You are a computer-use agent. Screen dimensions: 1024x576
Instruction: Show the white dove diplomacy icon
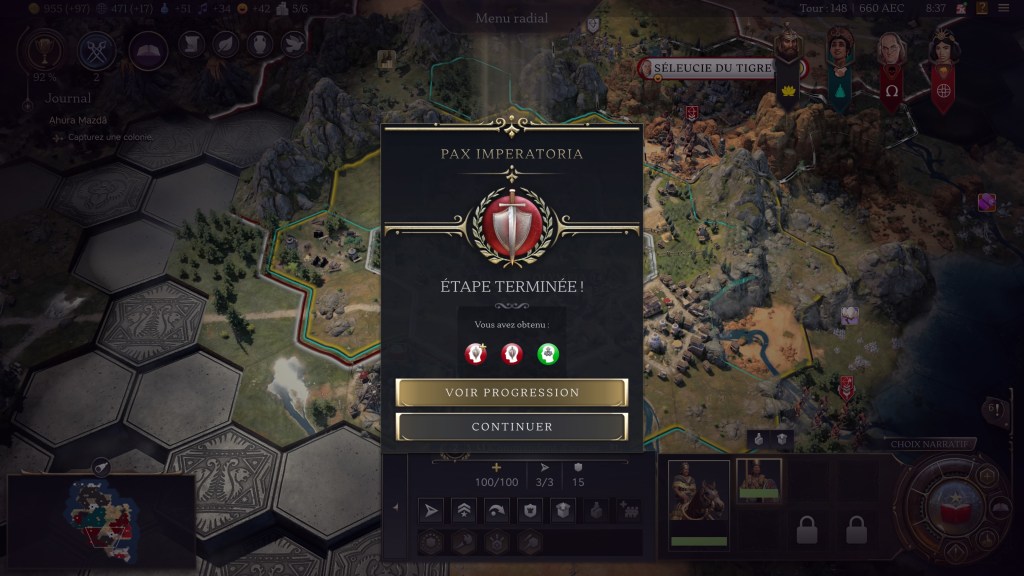tap(292, 44)
